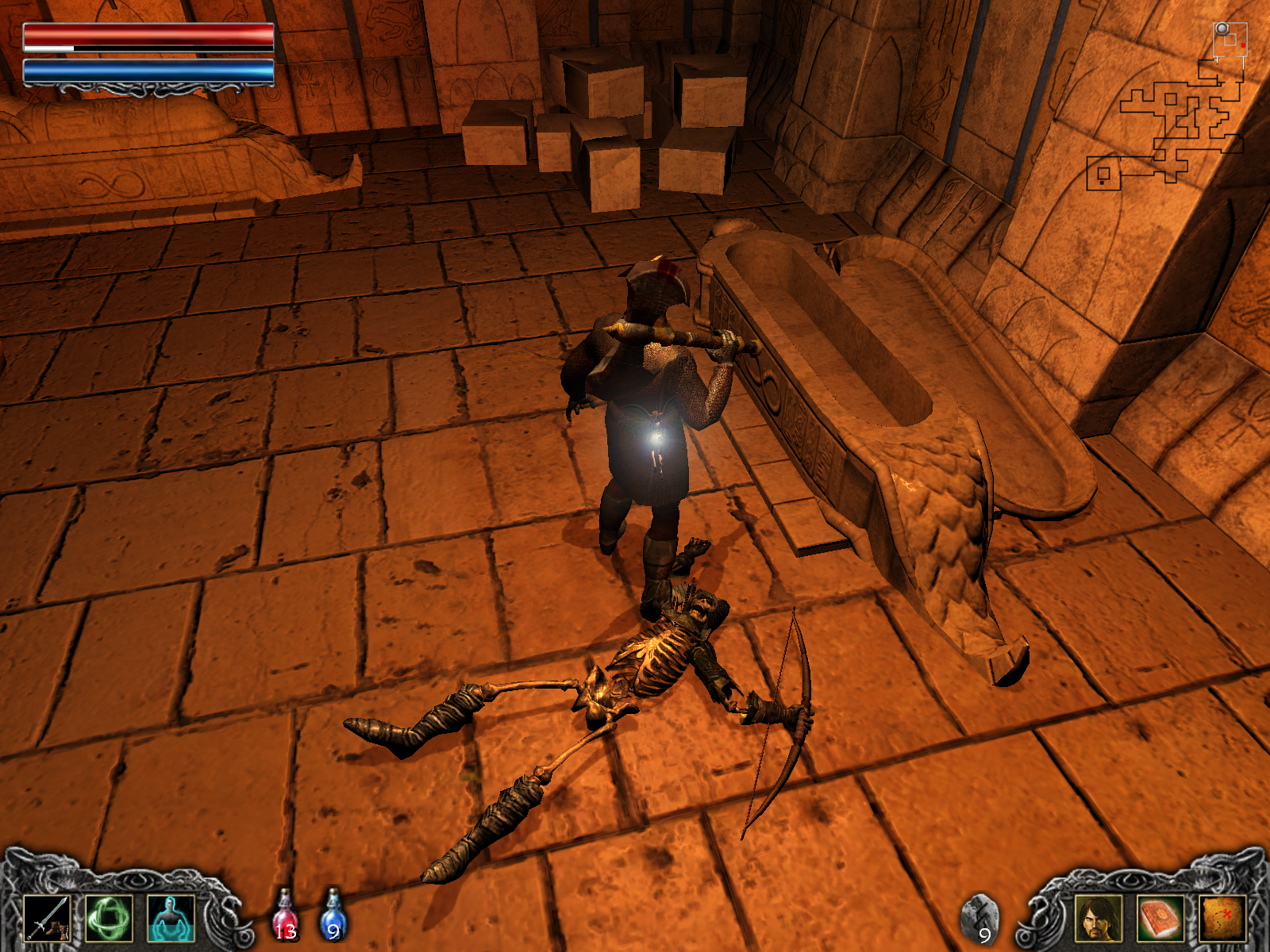Select the sword and boots weapon slot

click(47, 918)
